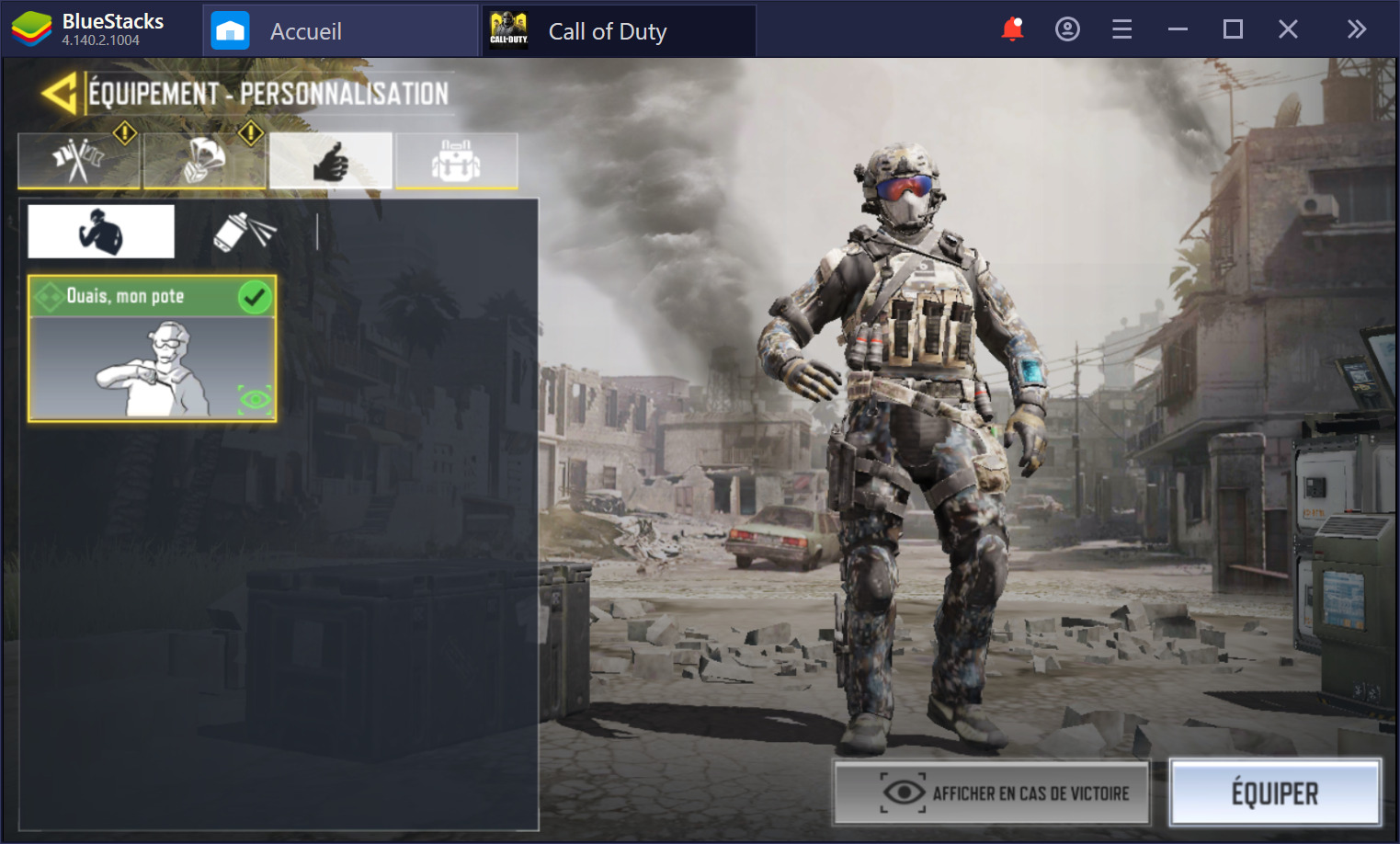The width and height of the screenshot is (1400, 844).
Task: Select the thumbs-up emotes tab
Action: click(331, 162)
